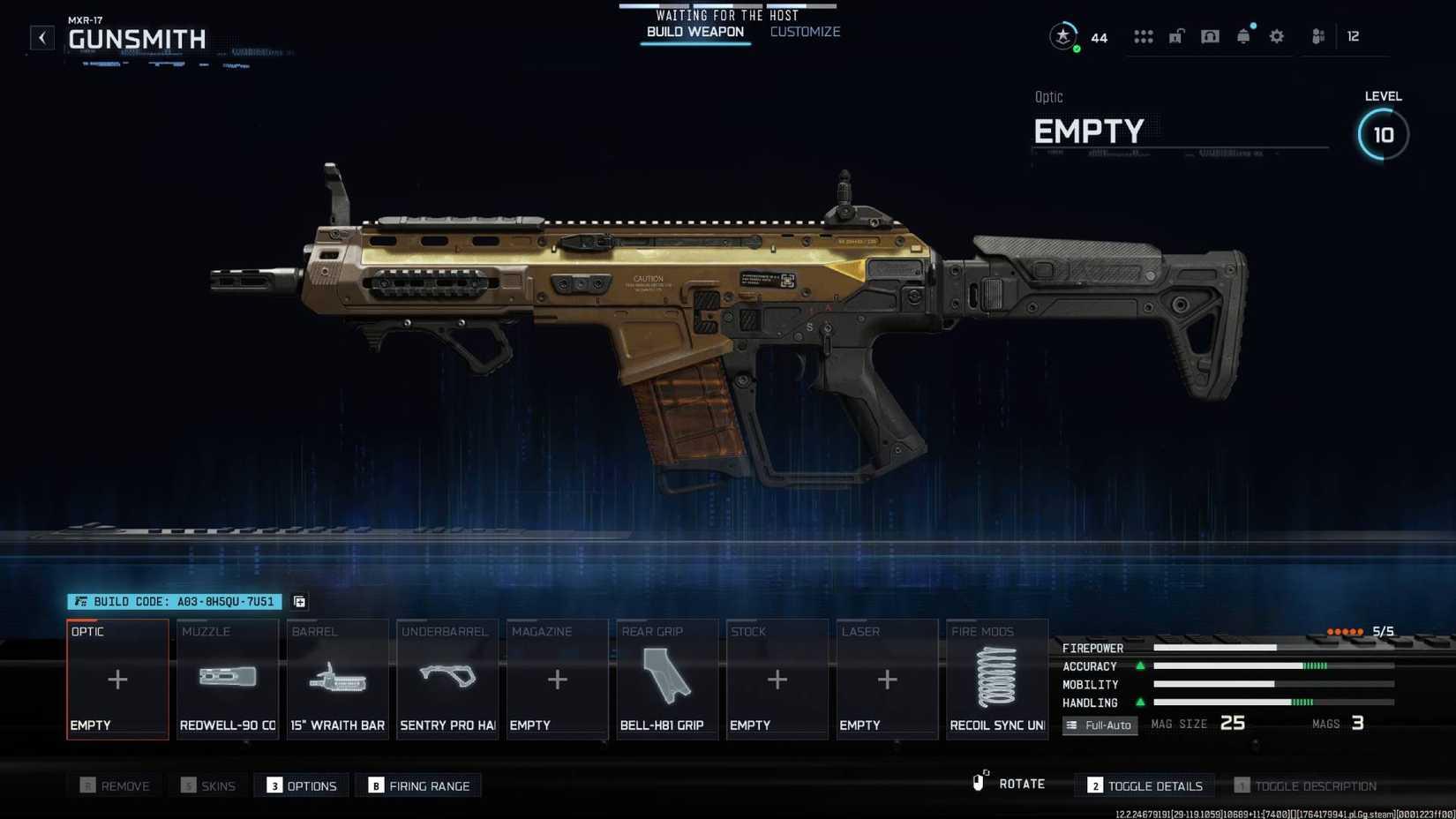The width and height of the screenshot is (1456, 819).
Task: Expand the Stock attachment slot
Action: [x=777, y=678]
